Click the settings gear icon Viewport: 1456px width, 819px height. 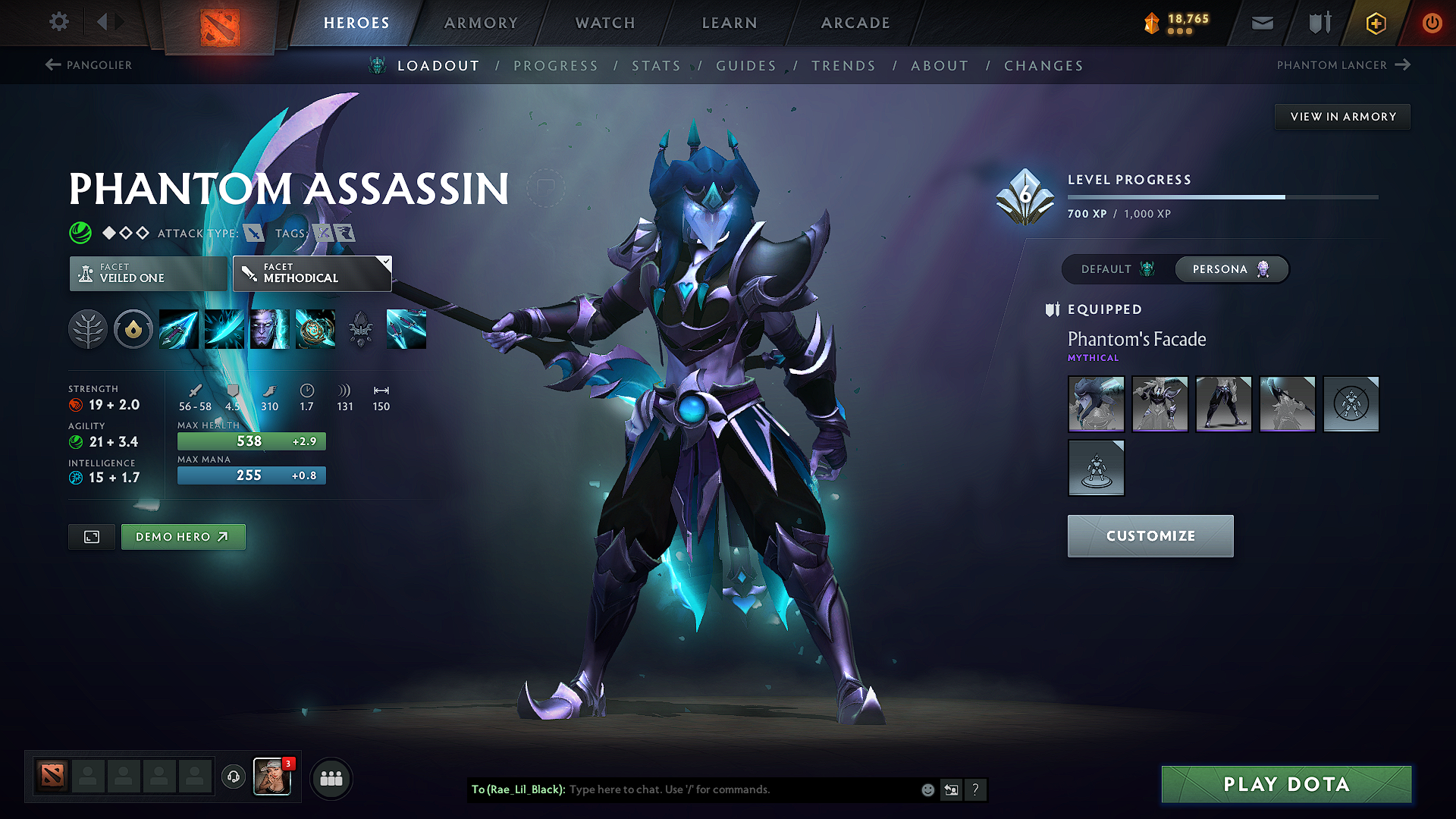[x=58, y=22]
